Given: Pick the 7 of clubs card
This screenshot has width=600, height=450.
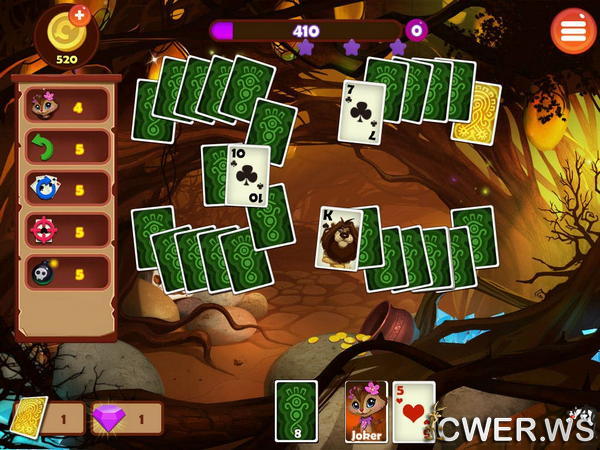Looking at the screenshot, I should pos(360,112).
